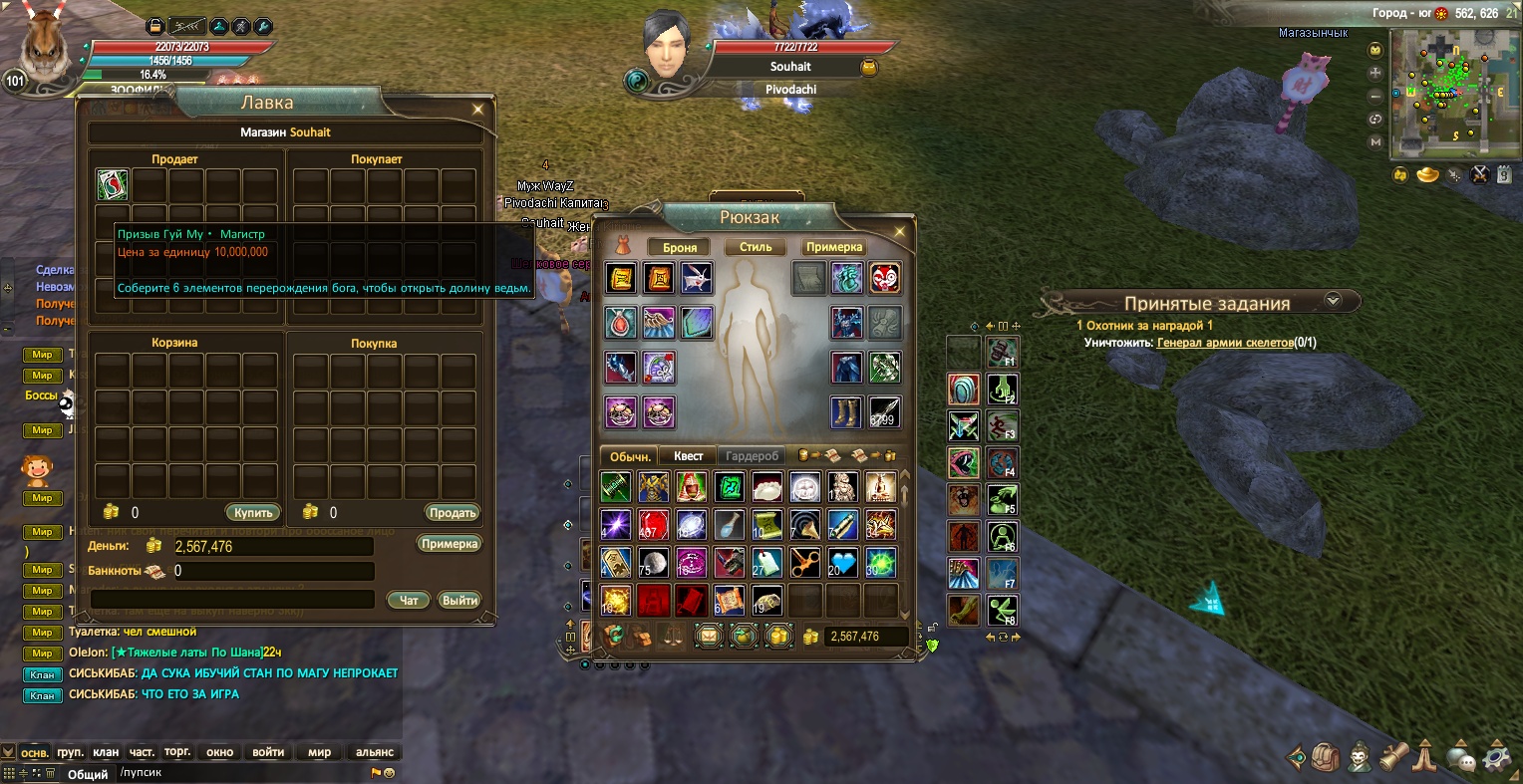Switch chat to the торг. tab
Image resolution: width=1523 pixels, height=784 pixels.
(177, 752)
